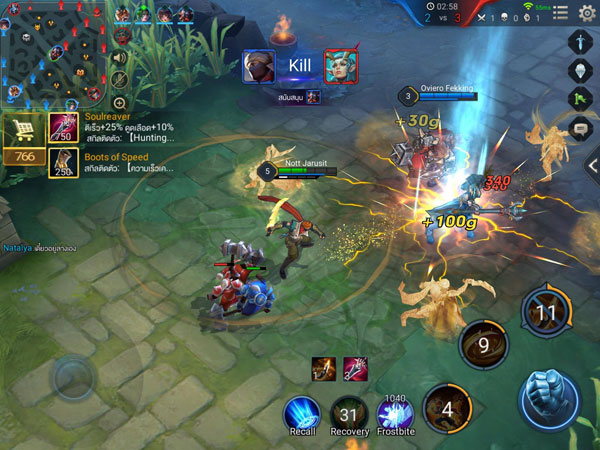
Task: Toggle the muted microphone button
Action: pos(119,79)
